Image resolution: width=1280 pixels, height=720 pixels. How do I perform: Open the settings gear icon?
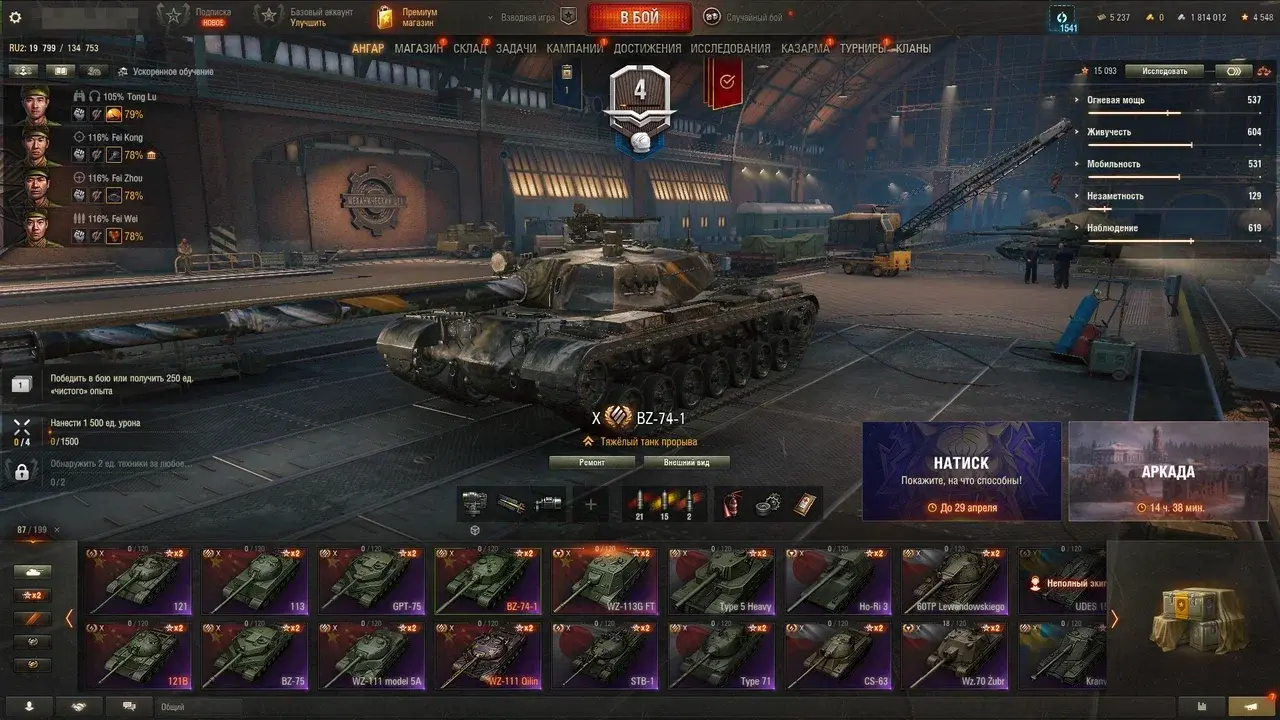click(x=15, y=17)
